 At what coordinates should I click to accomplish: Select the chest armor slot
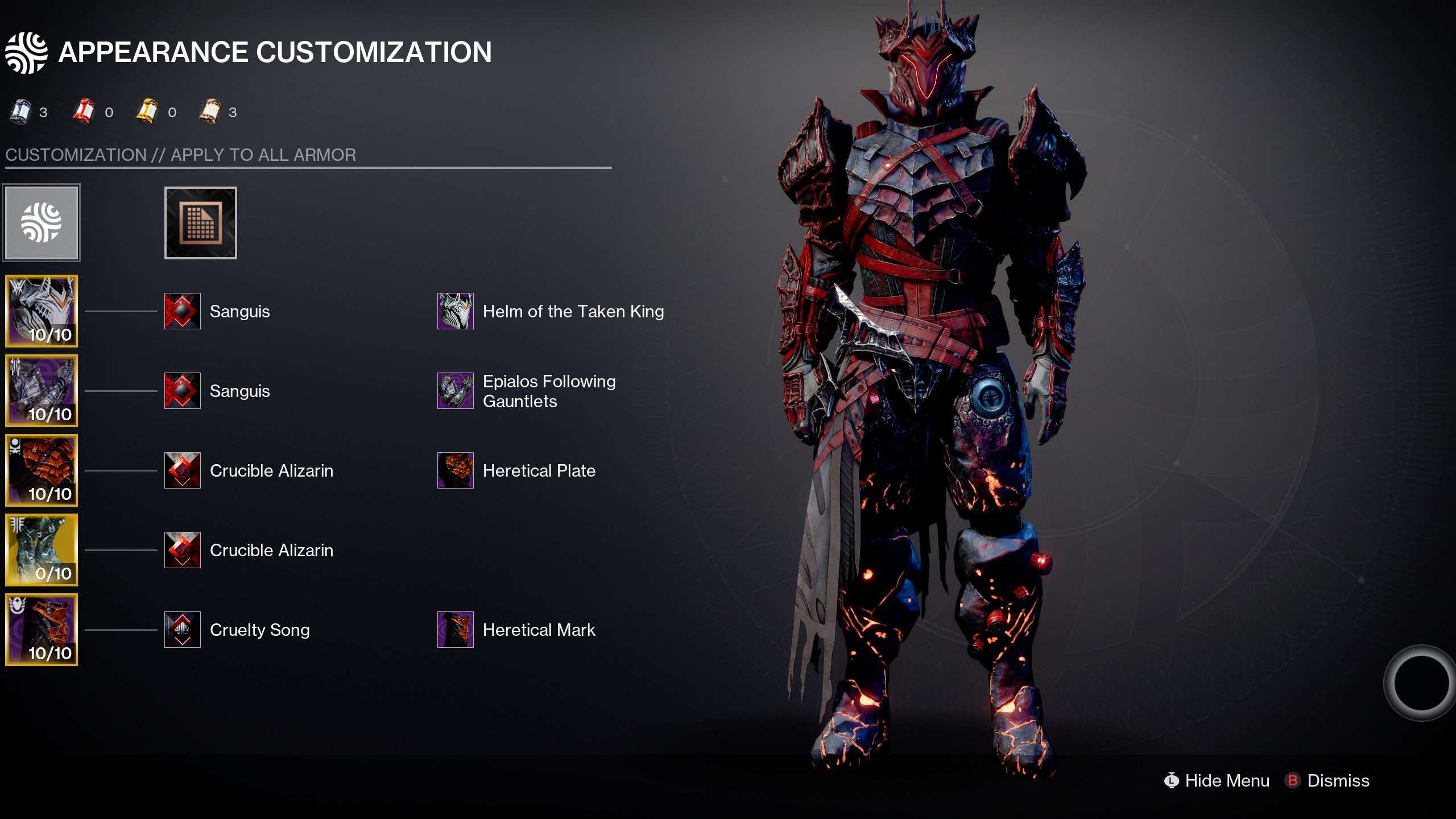coord(42,470)
